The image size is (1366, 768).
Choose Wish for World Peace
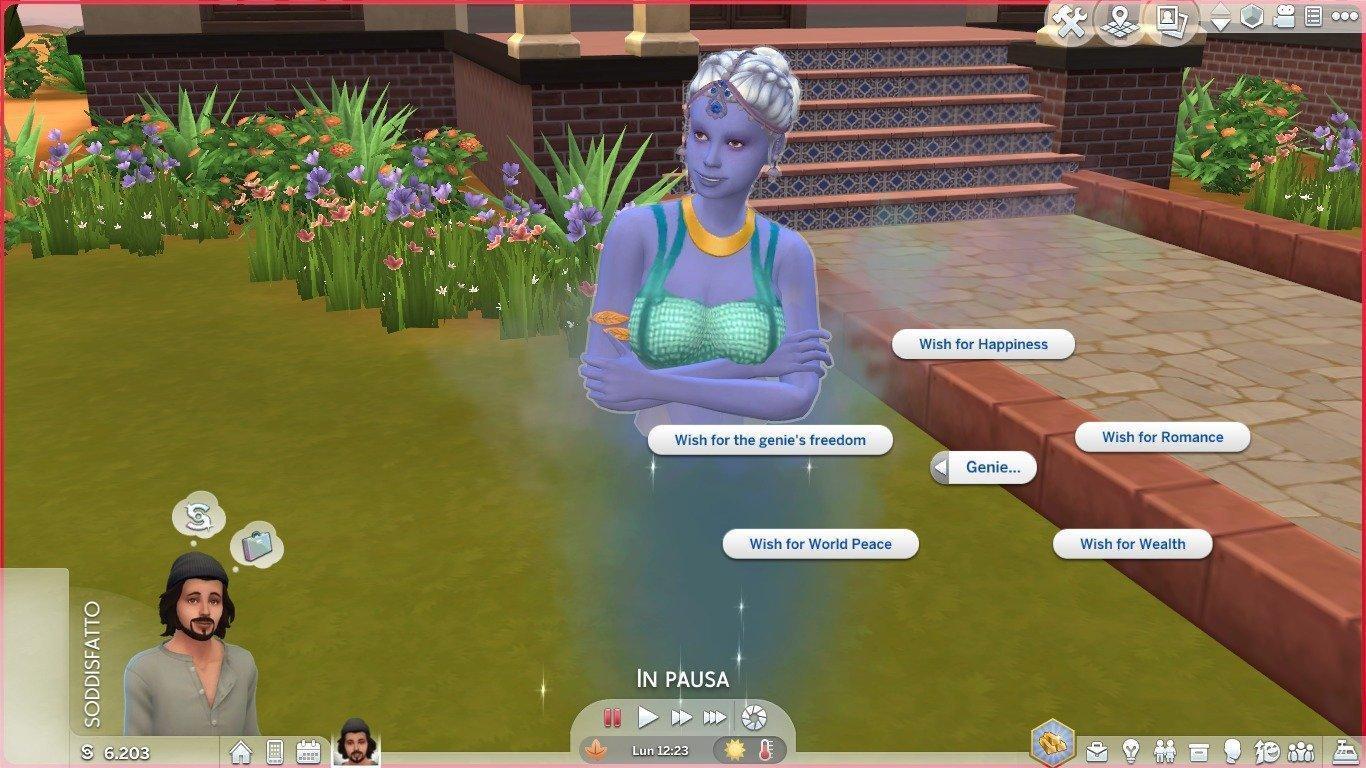[820, 544]
